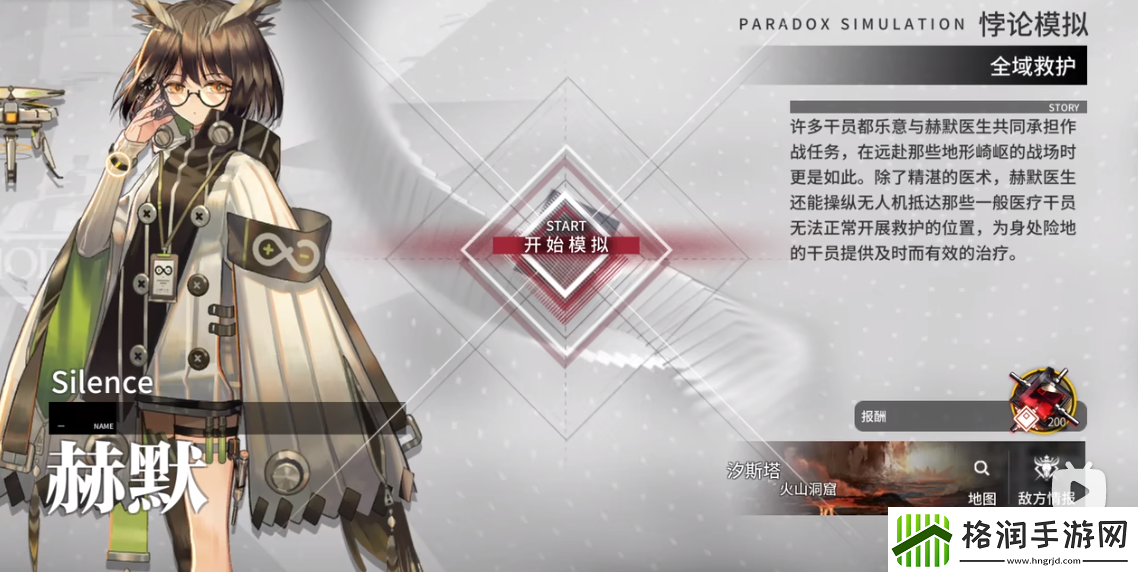The width and height of the screenshot is (1138, 572).
Task: View the 敌方情报 enemy intel
Action: point(1045,480)
